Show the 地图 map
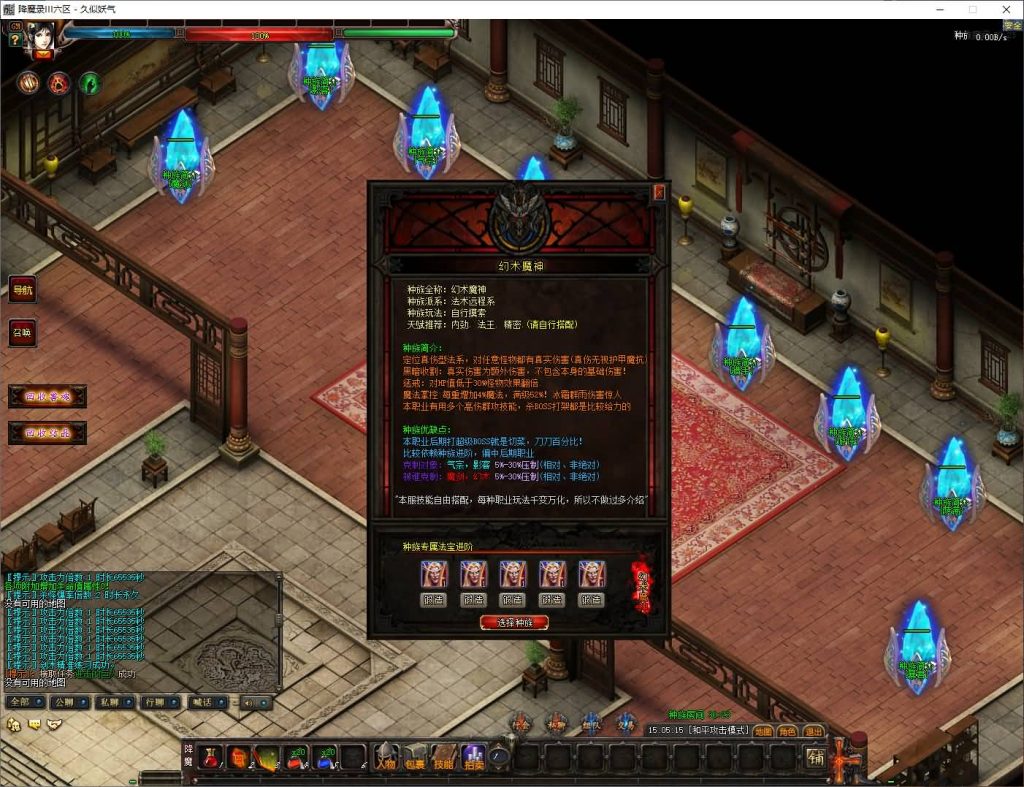1024x787 pixels. click(x=762, y=731)
